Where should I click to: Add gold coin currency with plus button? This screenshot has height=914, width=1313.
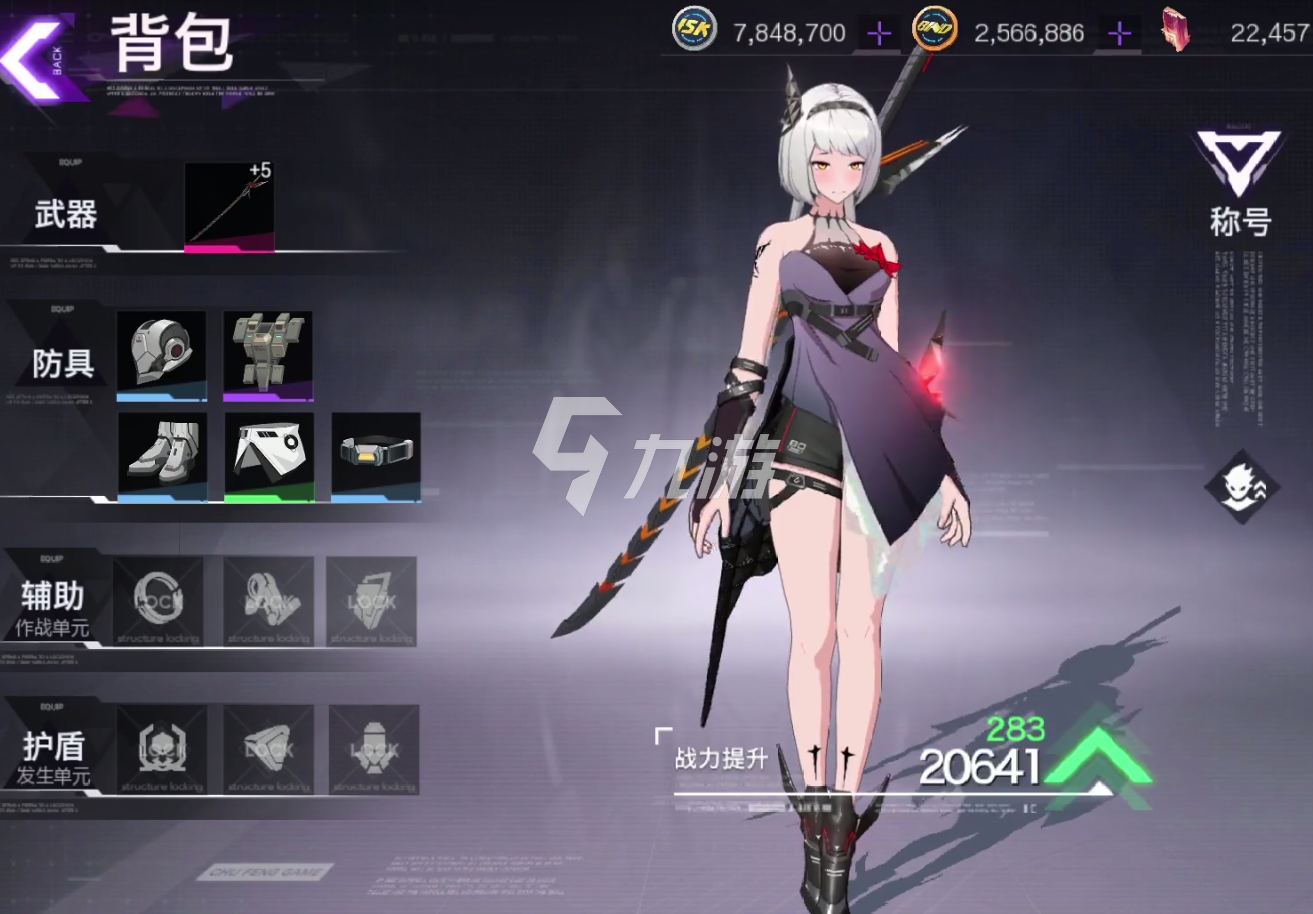coord(1120,34)
